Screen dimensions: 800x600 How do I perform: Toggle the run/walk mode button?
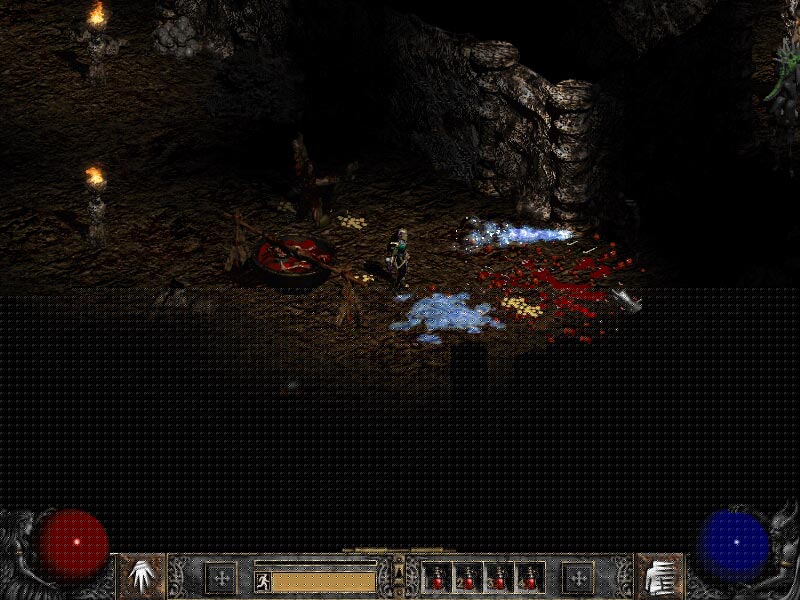pos(263,580)
